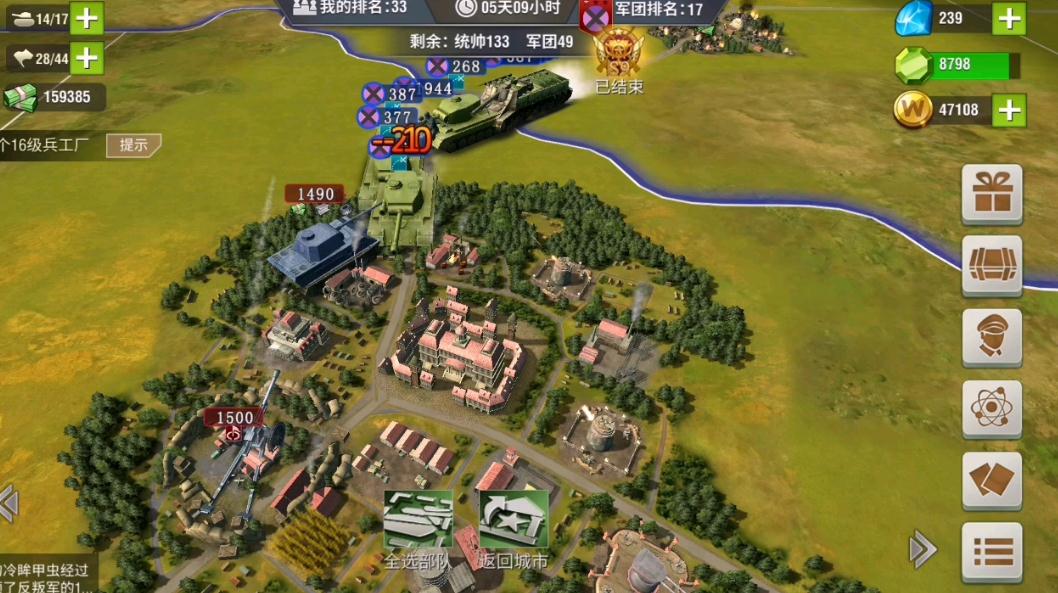Open the gift box rewards menu
This screenshot has height=593, width=1058.
(991, 193)
